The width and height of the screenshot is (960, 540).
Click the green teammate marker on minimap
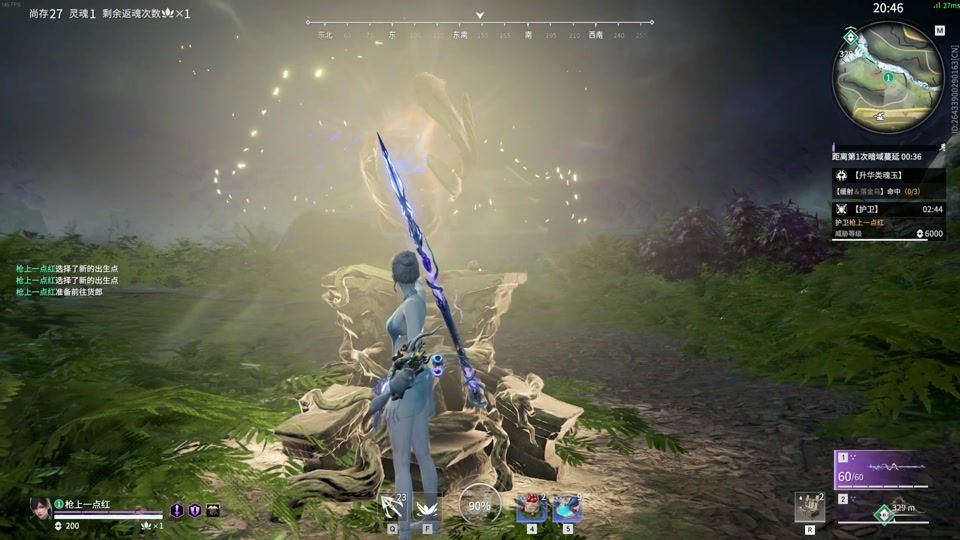(888, 76)
